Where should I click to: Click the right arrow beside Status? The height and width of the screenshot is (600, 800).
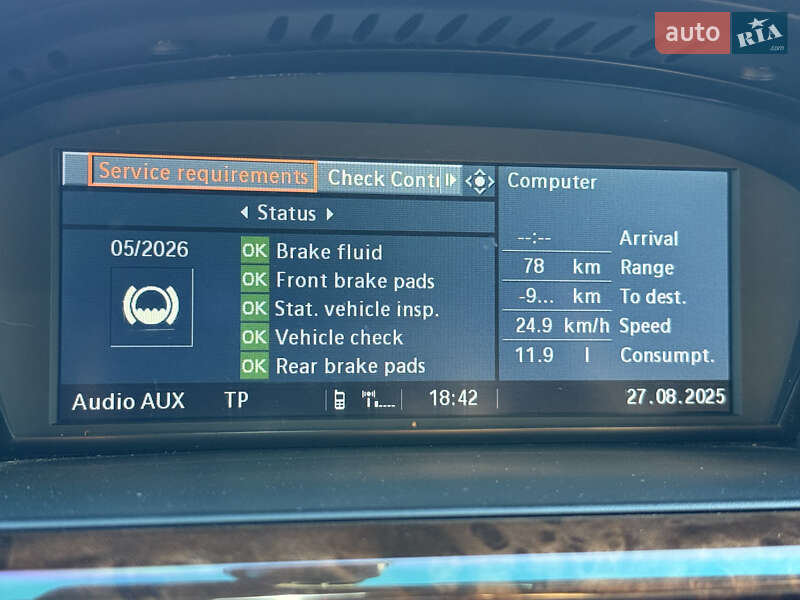329,213
